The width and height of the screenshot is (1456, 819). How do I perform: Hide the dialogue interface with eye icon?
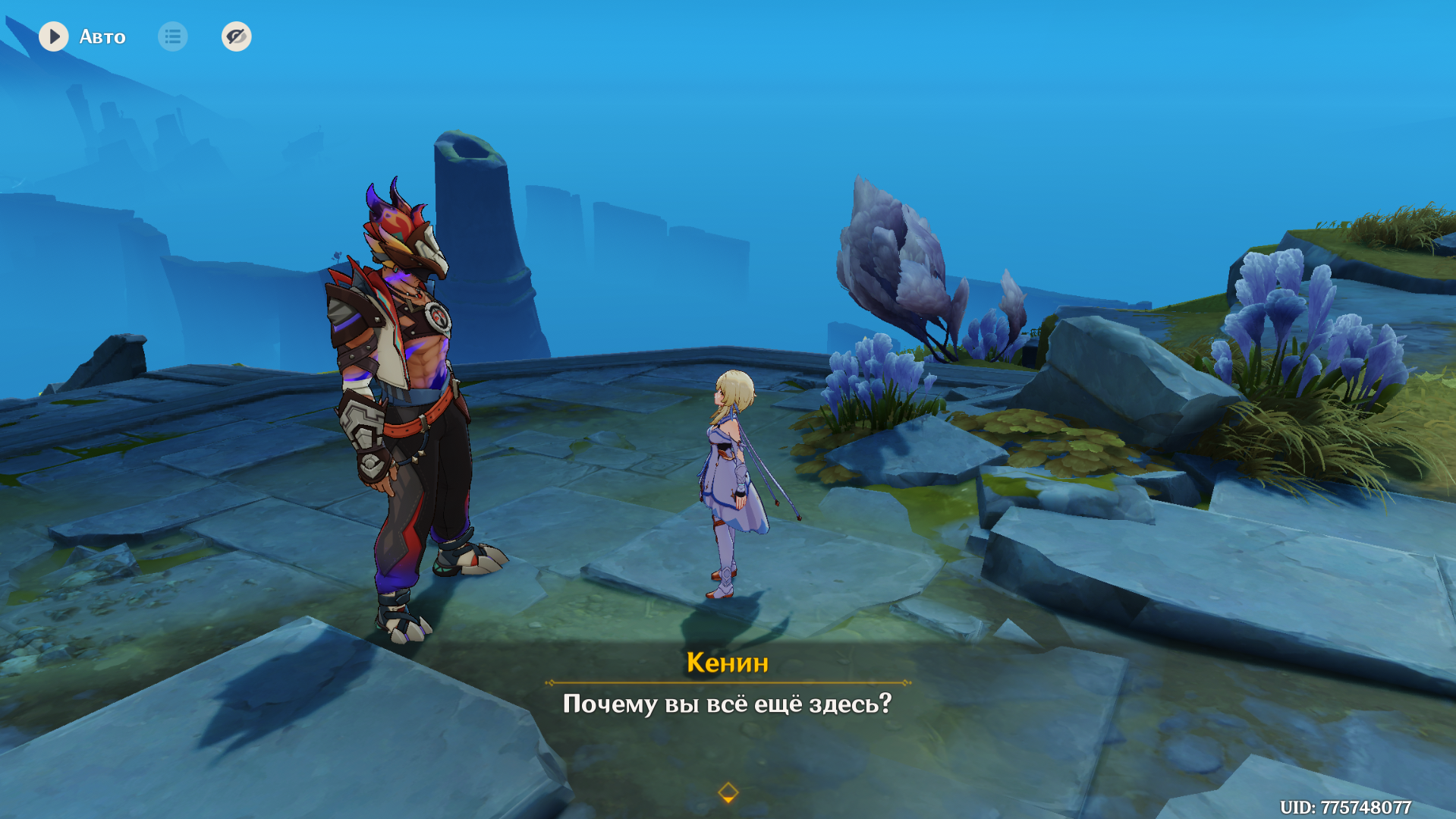(x=236, y=36)
